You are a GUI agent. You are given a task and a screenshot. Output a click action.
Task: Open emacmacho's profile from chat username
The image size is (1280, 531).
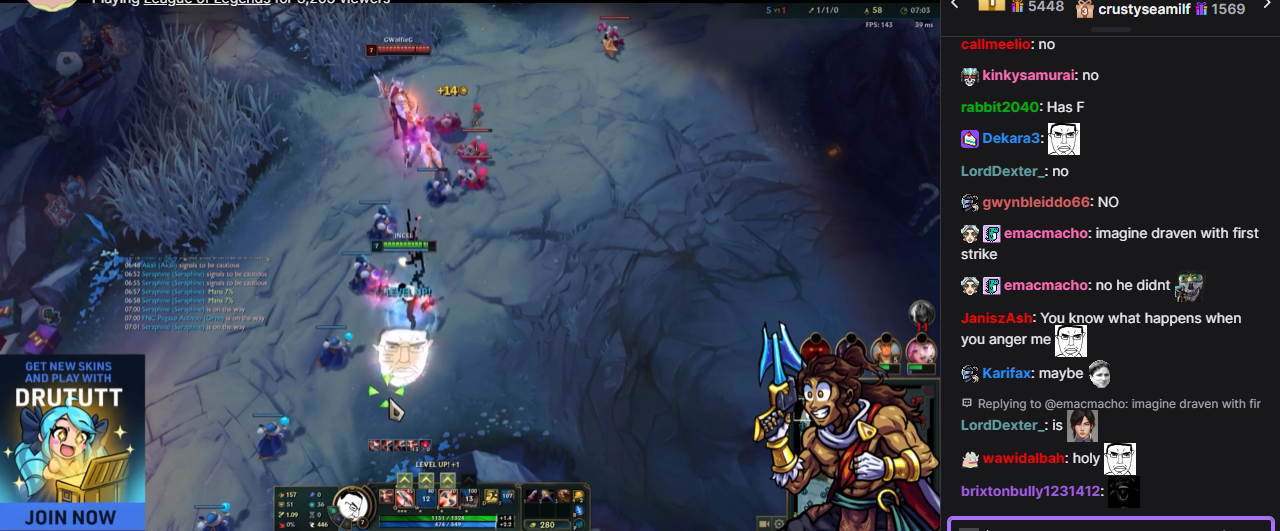pos(1045,233)
